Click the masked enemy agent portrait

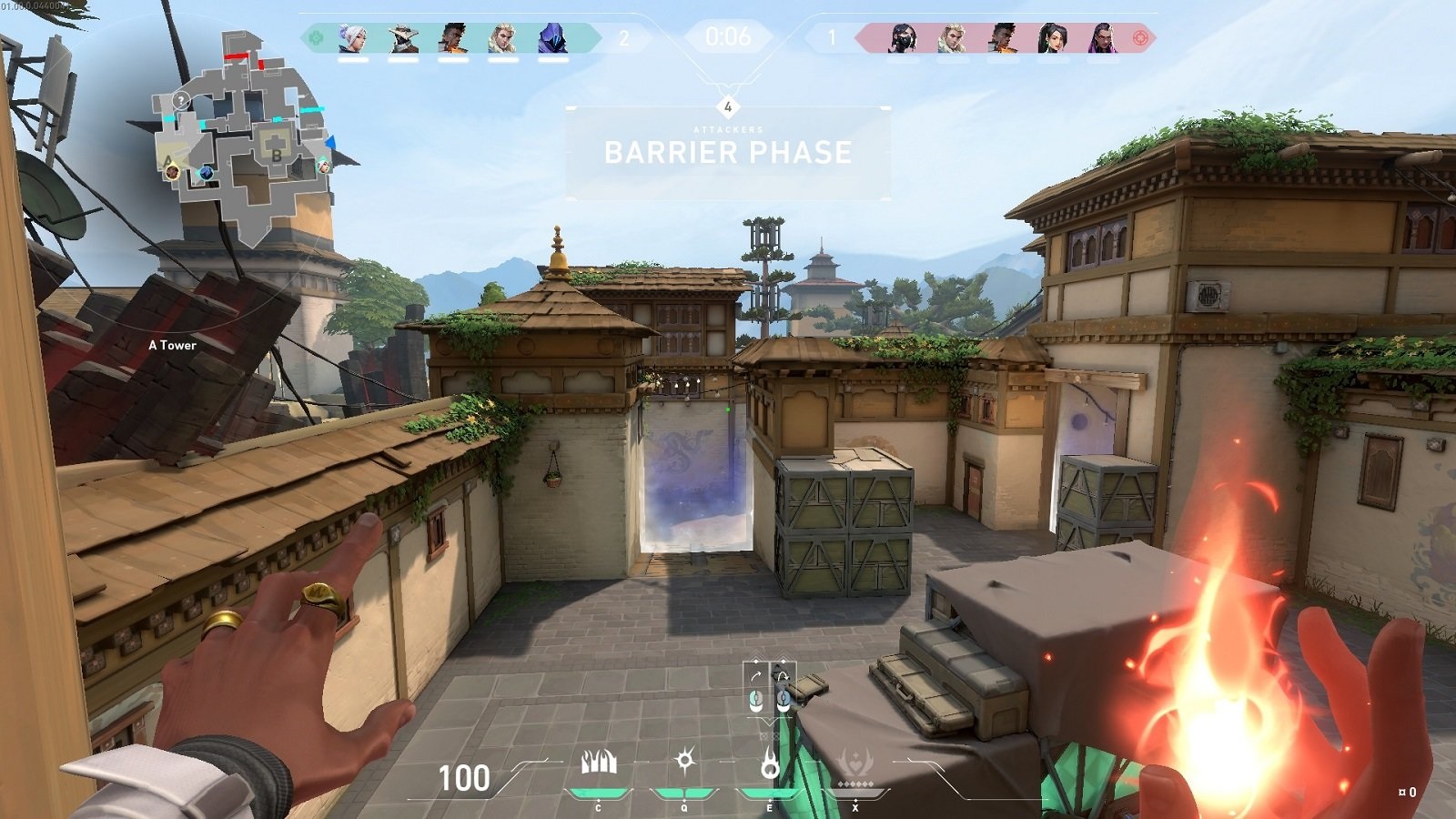[903, 38]
